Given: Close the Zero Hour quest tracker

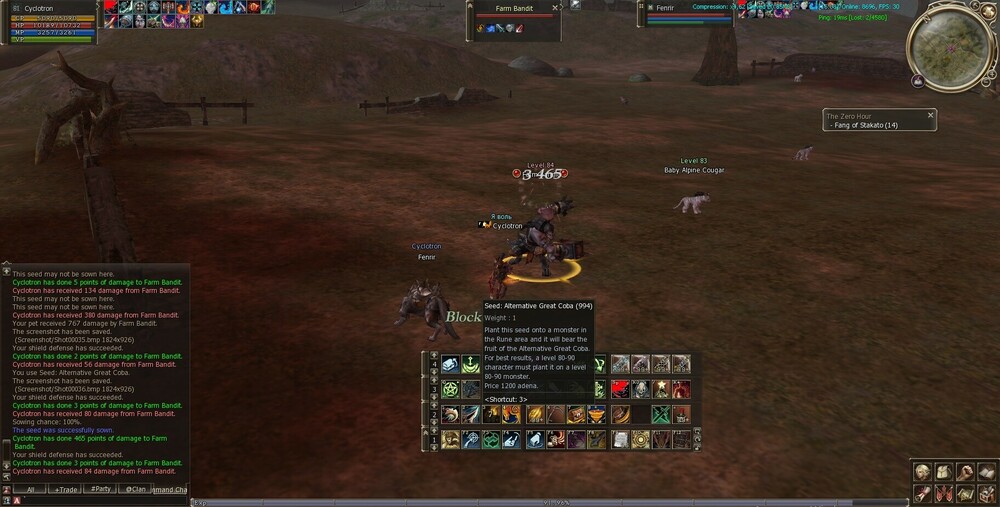Looking at the screenshot, I should pos(930,116).
